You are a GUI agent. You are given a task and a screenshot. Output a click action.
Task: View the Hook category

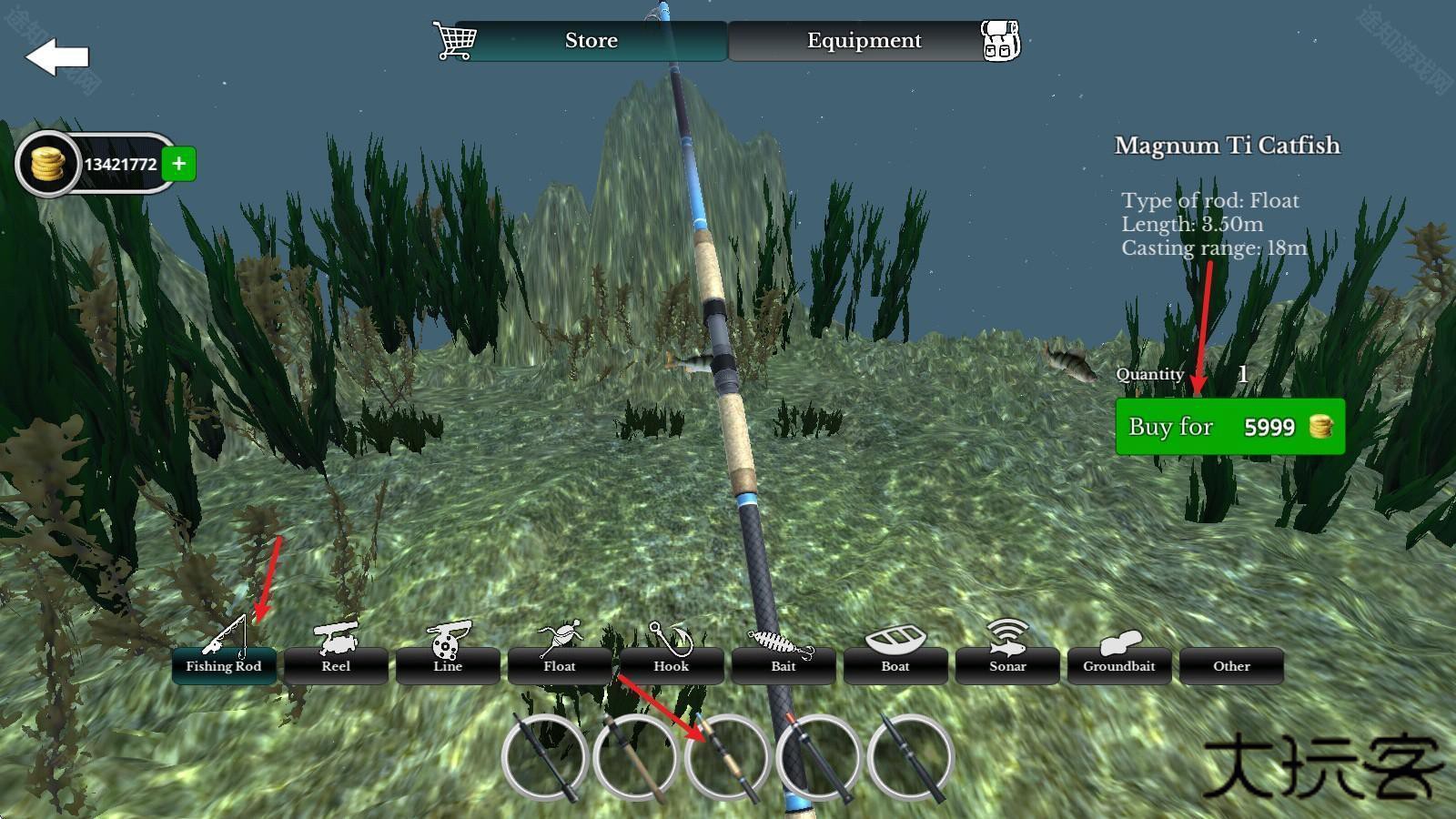click(672, 665)
